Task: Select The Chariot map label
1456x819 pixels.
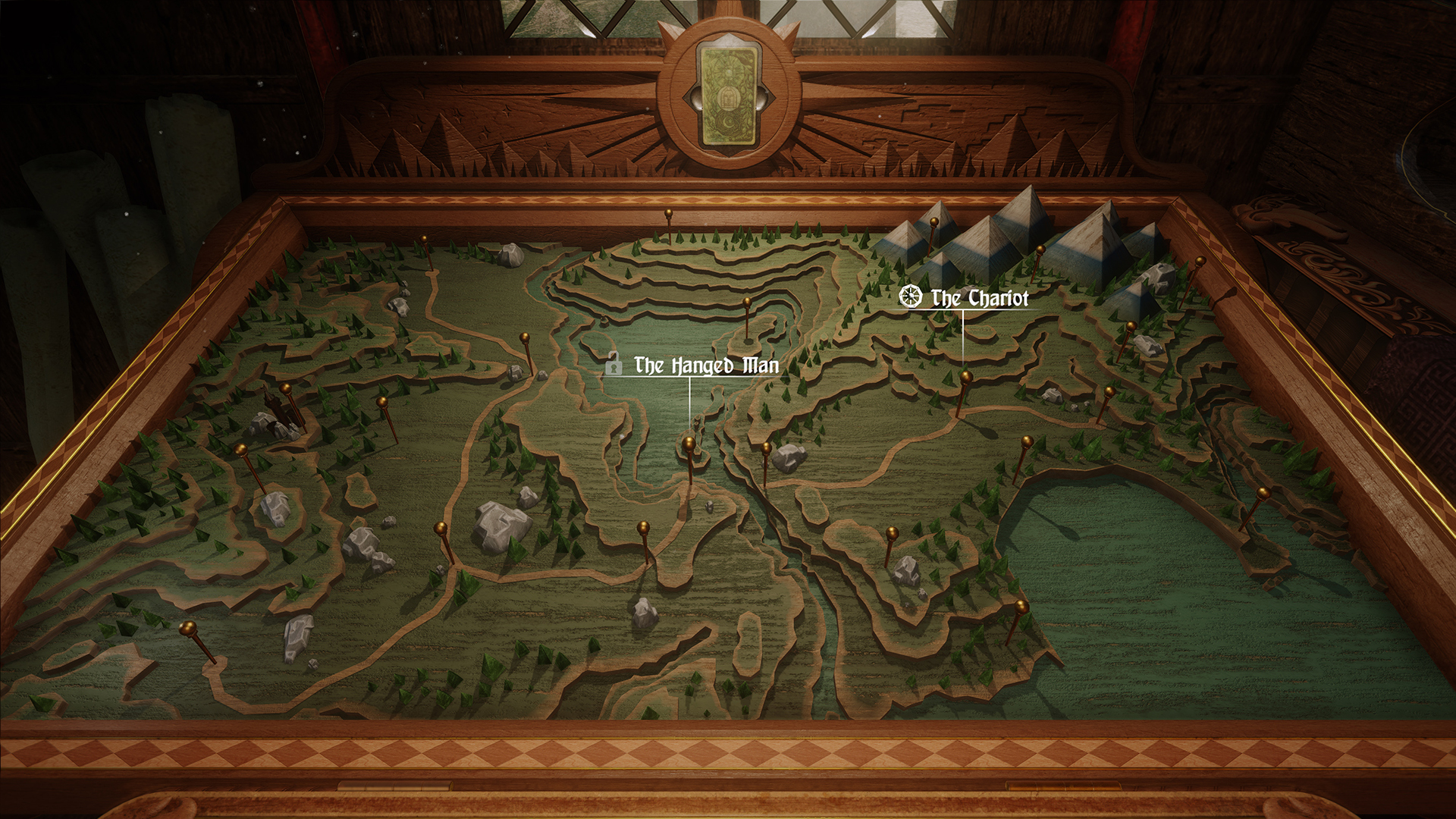Action: click(979, 298)
